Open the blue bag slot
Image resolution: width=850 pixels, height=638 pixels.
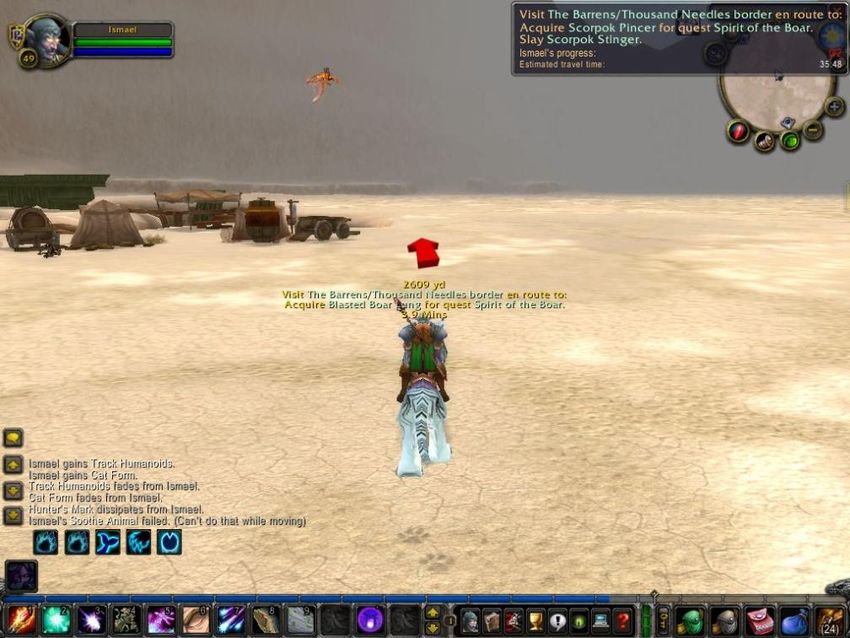click(x=794, y=620)
